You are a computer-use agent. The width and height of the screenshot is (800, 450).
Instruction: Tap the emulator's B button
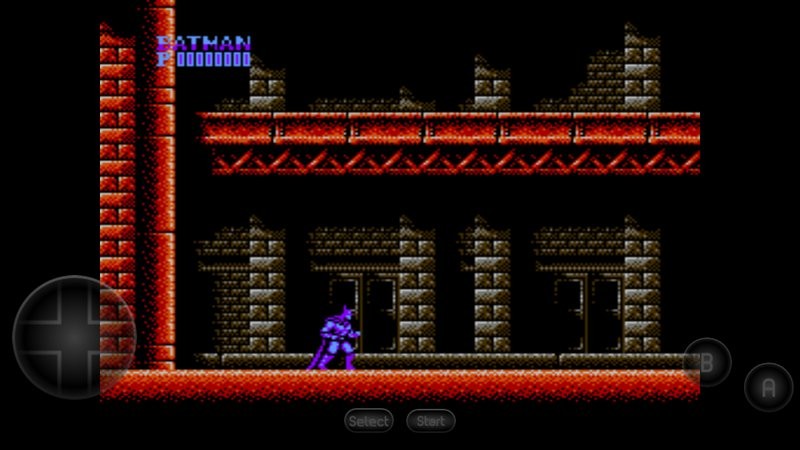pyautogui.click(x=707, y=362)
